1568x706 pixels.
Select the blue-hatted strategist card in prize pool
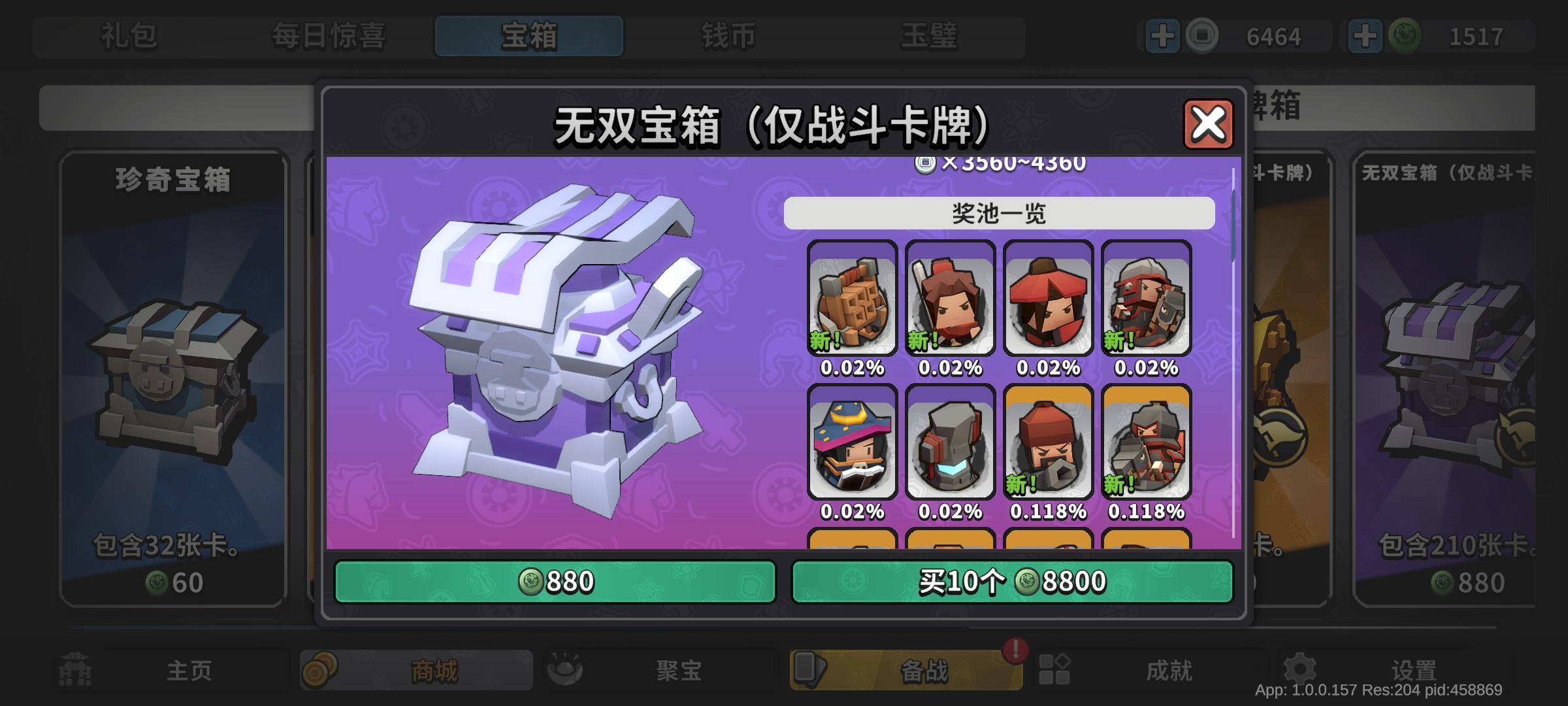point(851,445)
